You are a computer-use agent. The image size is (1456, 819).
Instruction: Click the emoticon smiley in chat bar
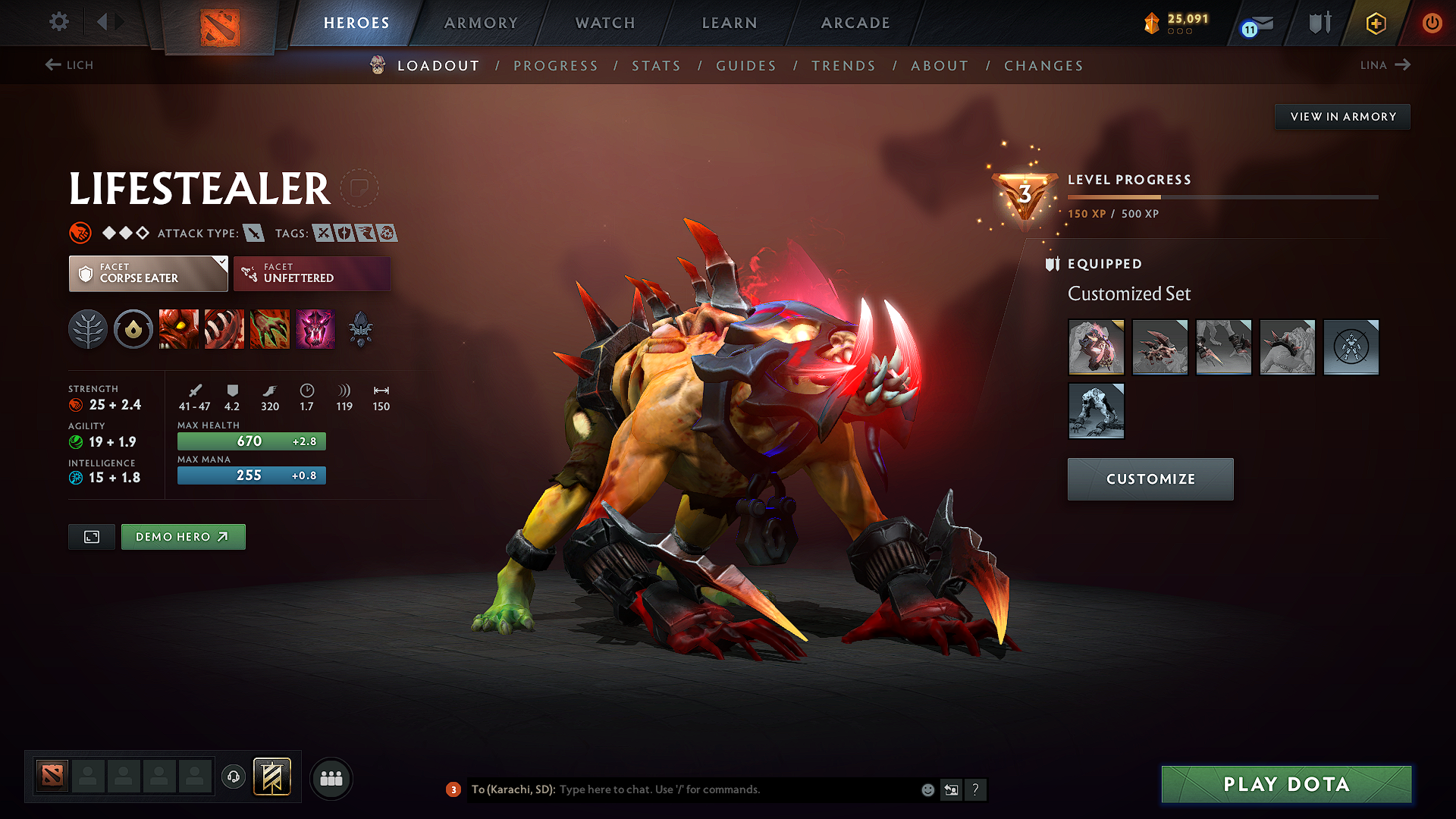click(x=927, y=789)
